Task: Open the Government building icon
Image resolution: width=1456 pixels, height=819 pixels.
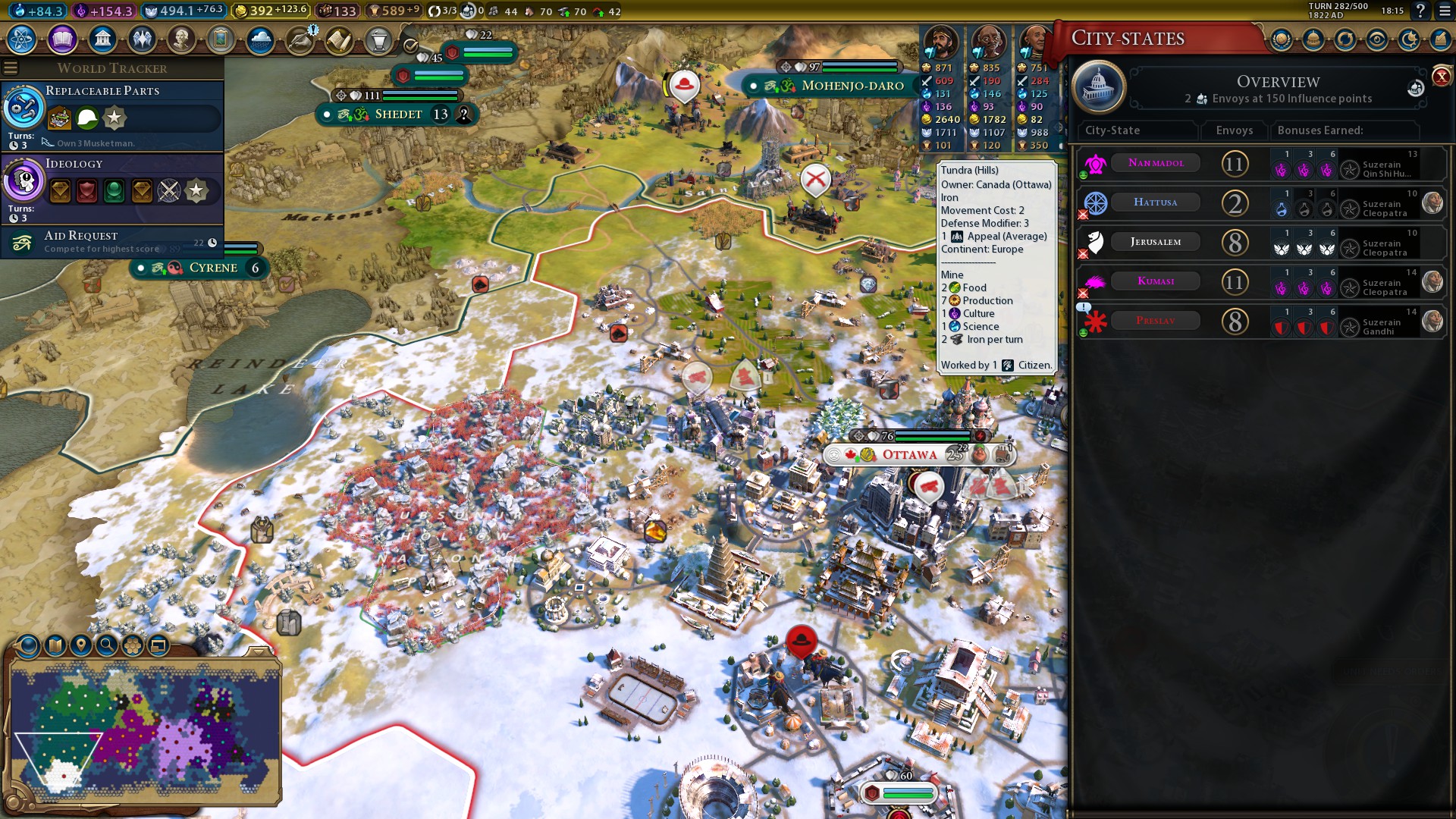Action: point(102,39)
